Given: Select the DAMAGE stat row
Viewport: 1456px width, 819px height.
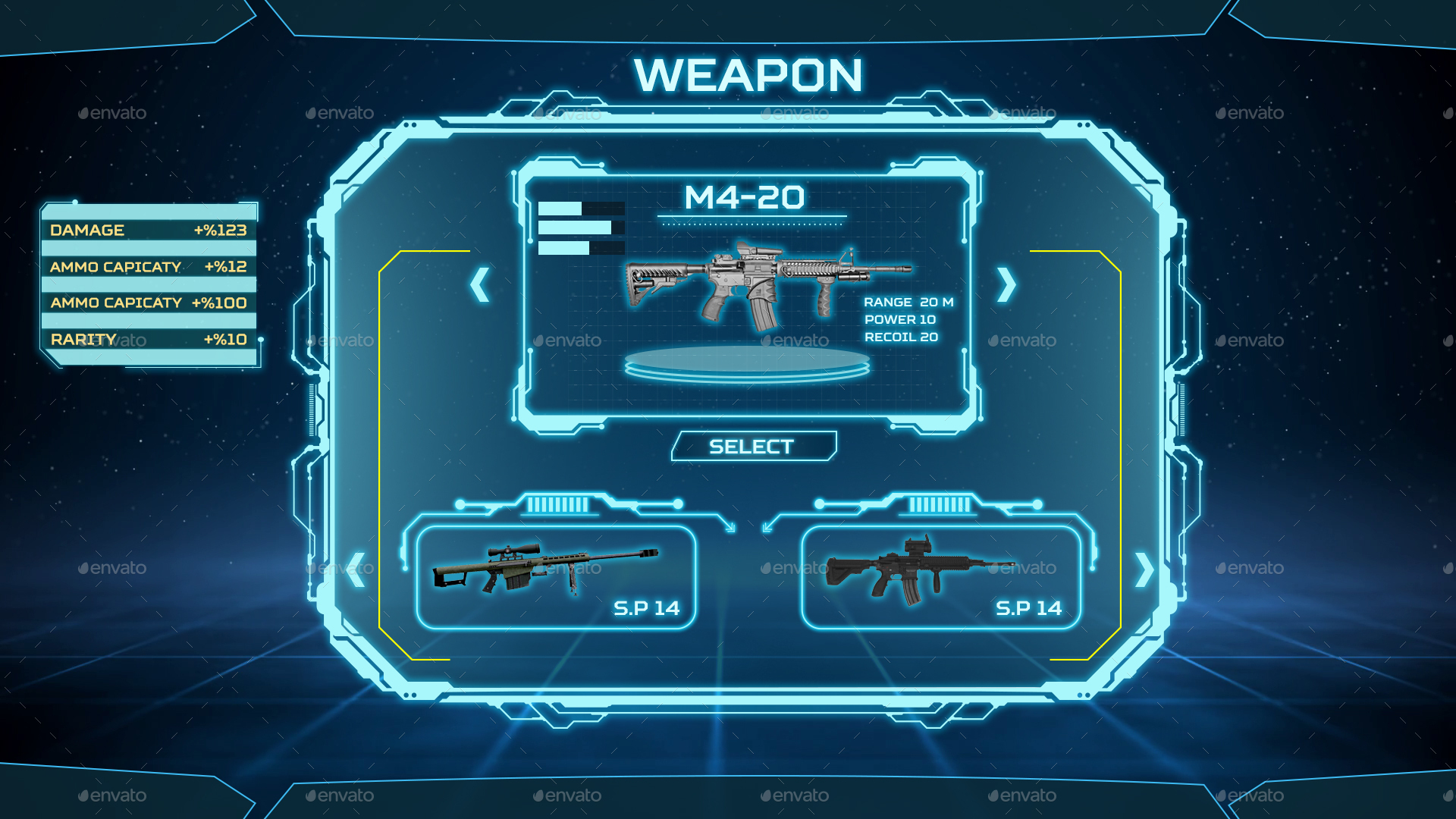Looking at the screenshot, I should click(x=149, y=230).
